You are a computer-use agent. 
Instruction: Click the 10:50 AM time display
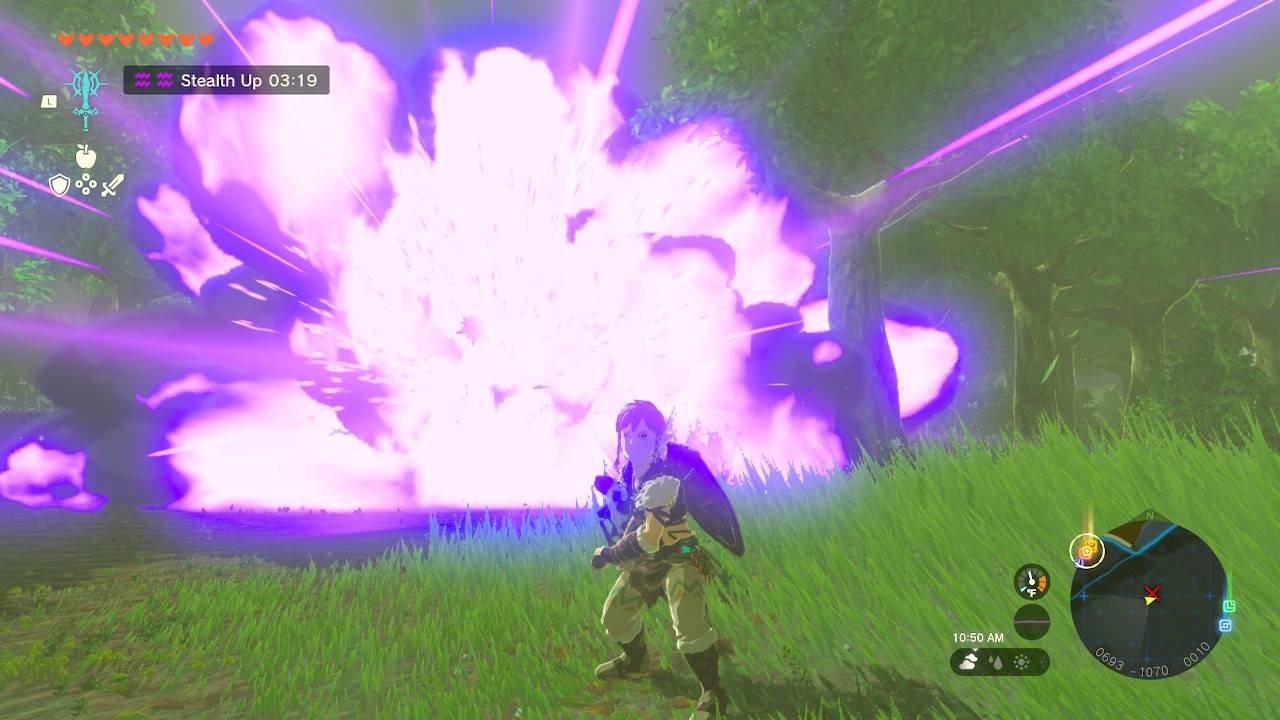(977, 636)
